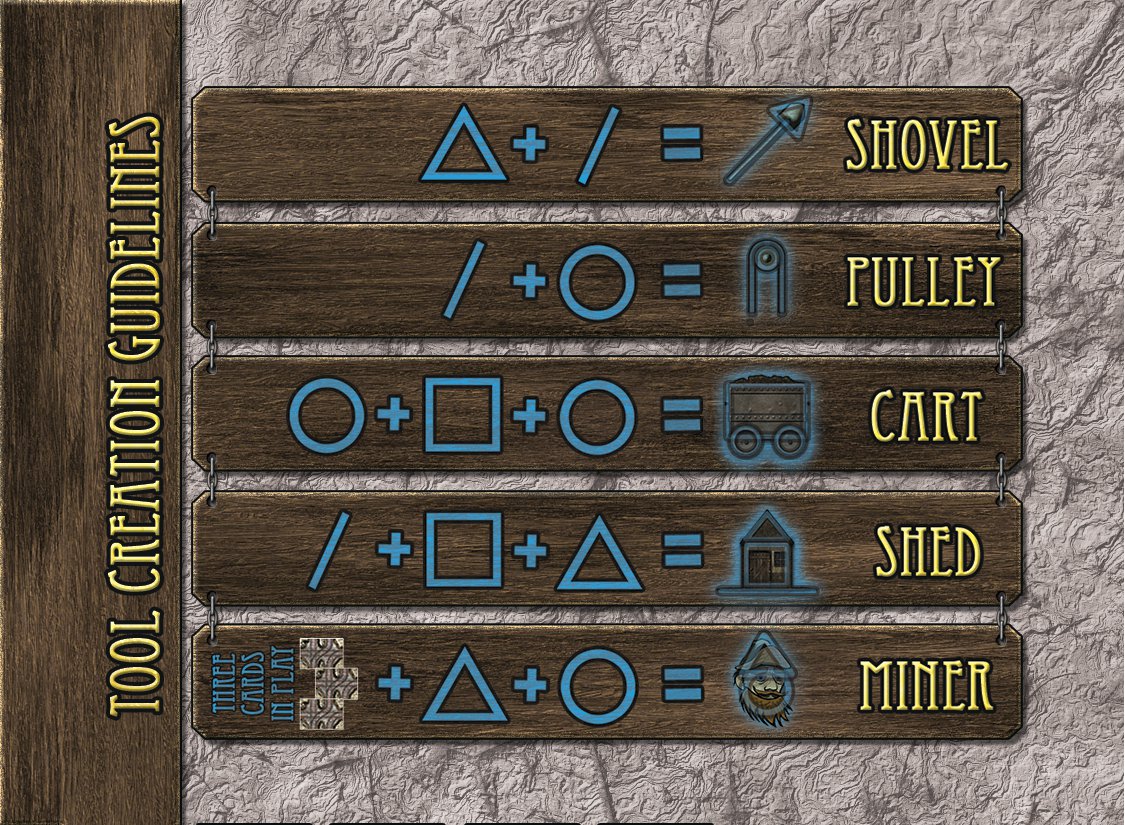Click the Cart recipe plank

pyautogui.click(x=605, y=414)
